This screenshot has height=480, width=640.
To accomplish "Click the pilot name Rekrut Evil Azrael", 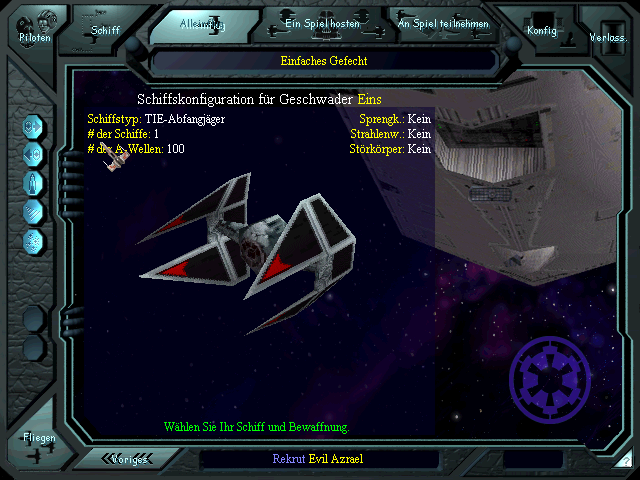I will tap(320, 459).
